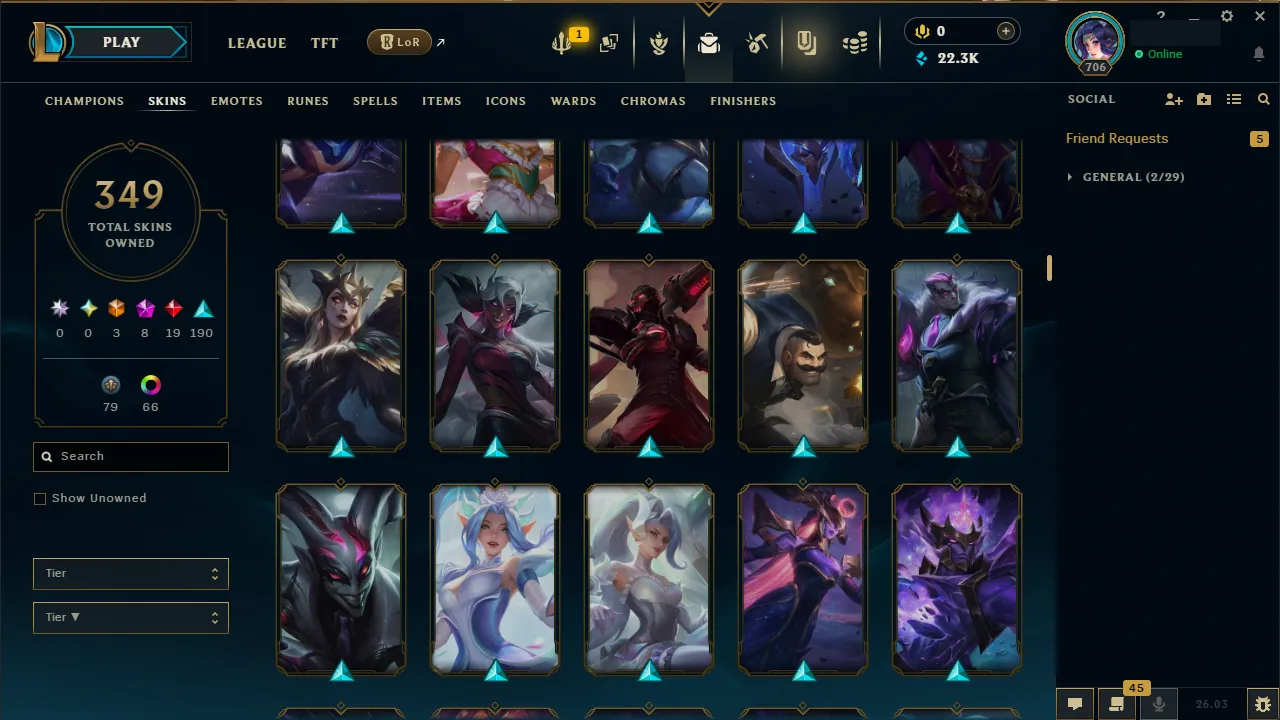
Task: Click the notifications bell icon
Action: point(1258,54)
